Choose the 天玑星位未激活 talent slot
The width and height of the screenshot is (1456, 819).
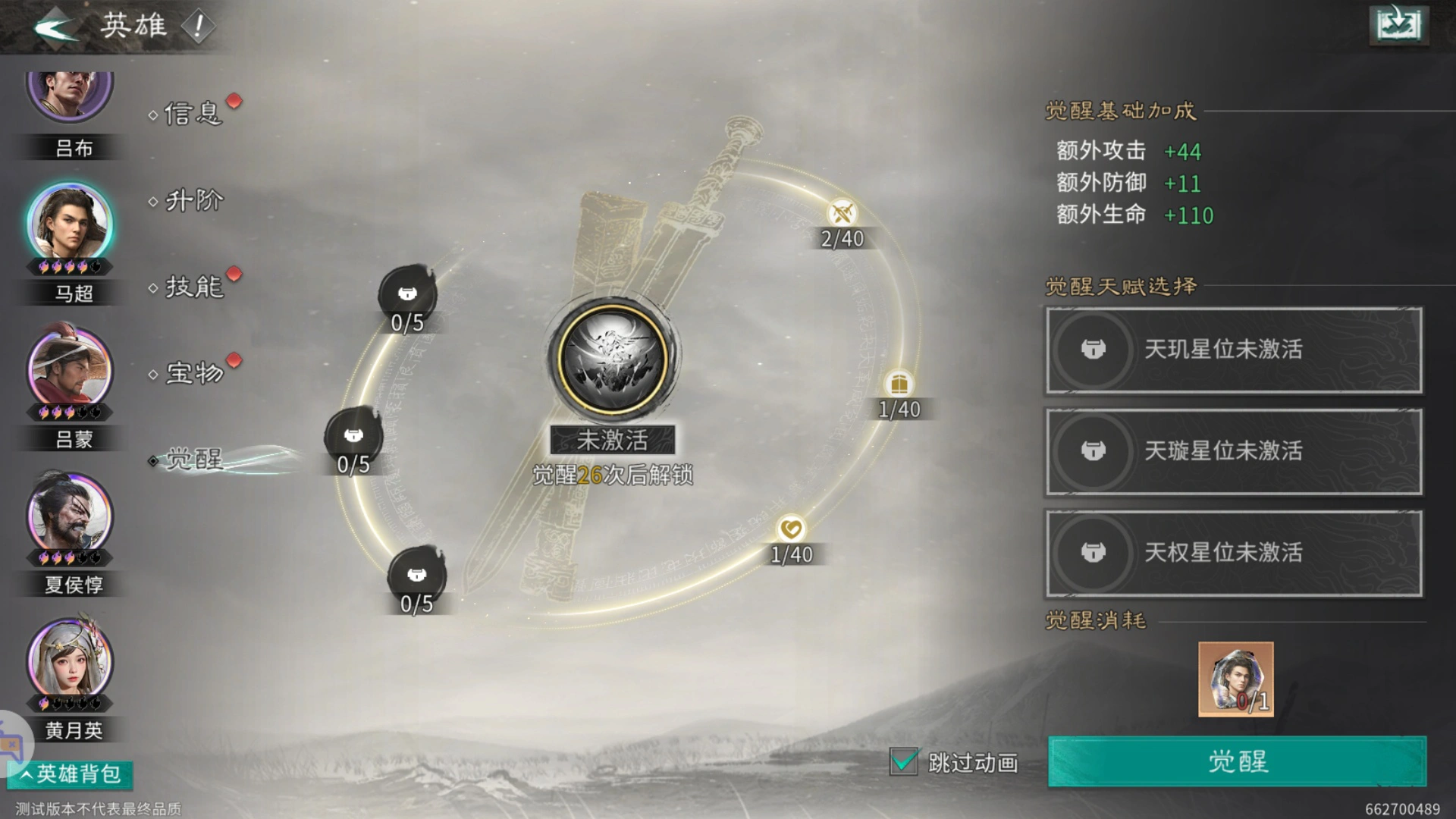(x=1234, y=350)
